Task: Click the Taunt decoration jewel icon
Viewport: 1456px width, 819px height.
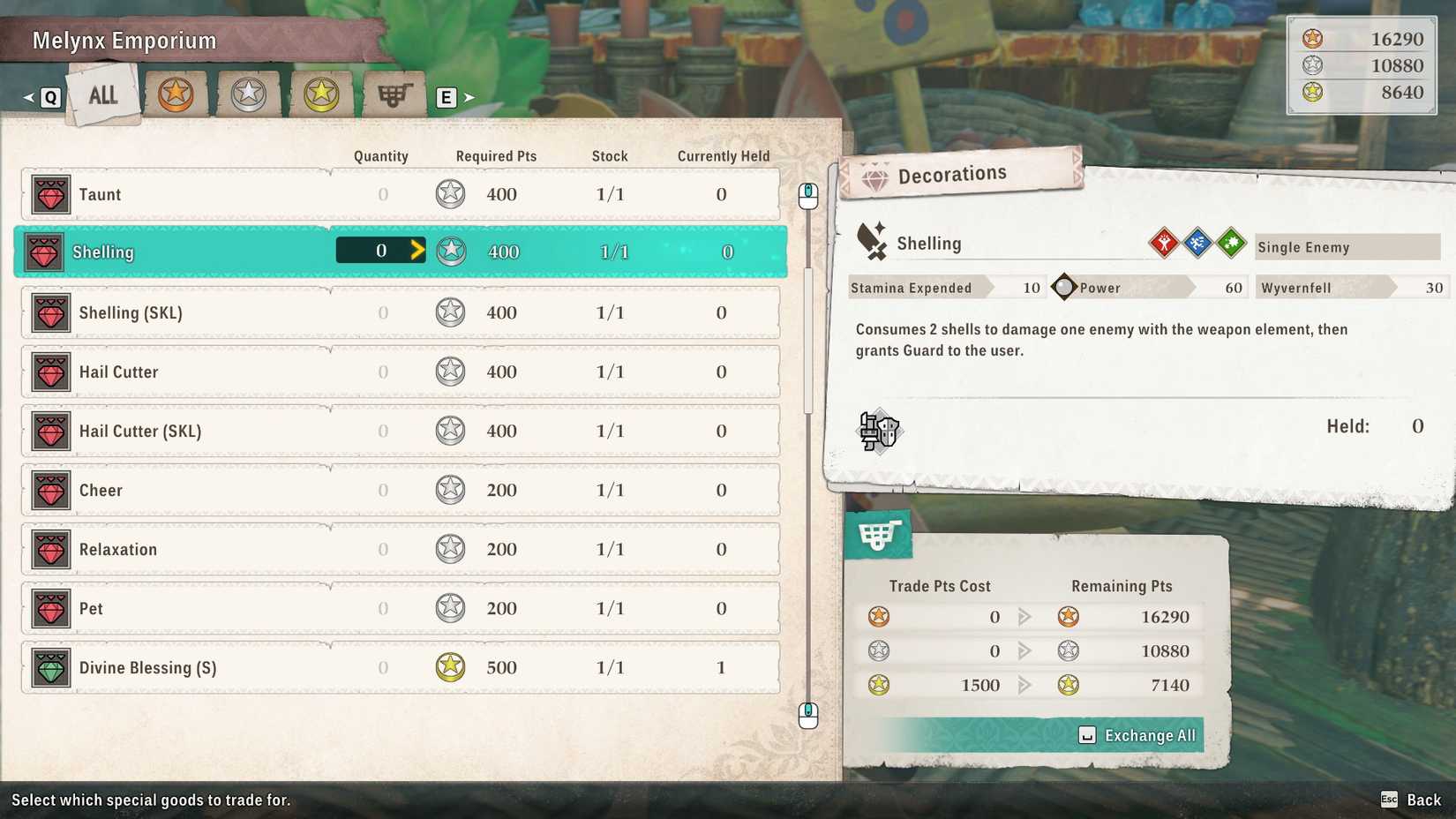Action: pos(50,194)
